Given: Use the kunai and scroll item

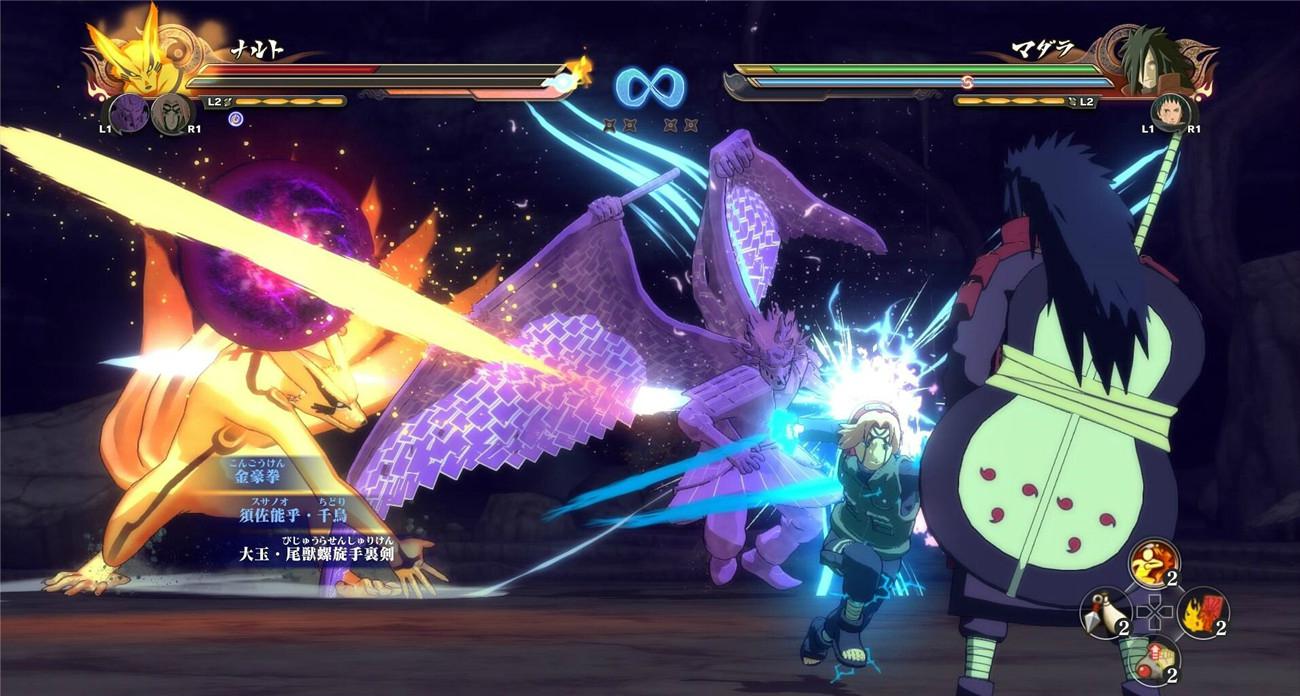Looking at the screenshot, I should (1106, 612).
